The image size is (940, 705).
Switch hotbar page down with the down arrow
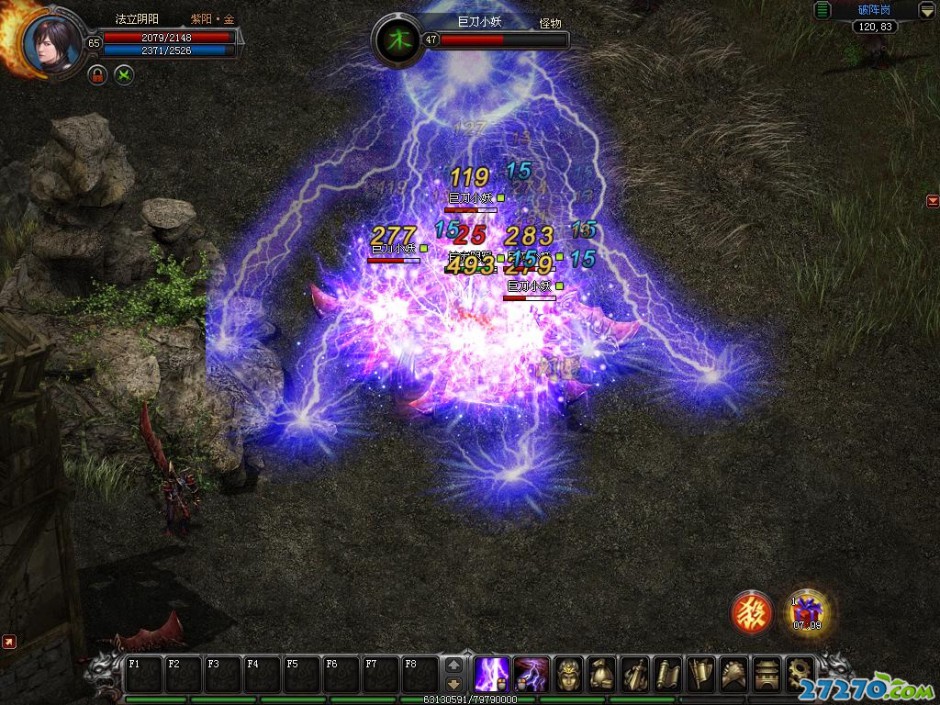454,682
